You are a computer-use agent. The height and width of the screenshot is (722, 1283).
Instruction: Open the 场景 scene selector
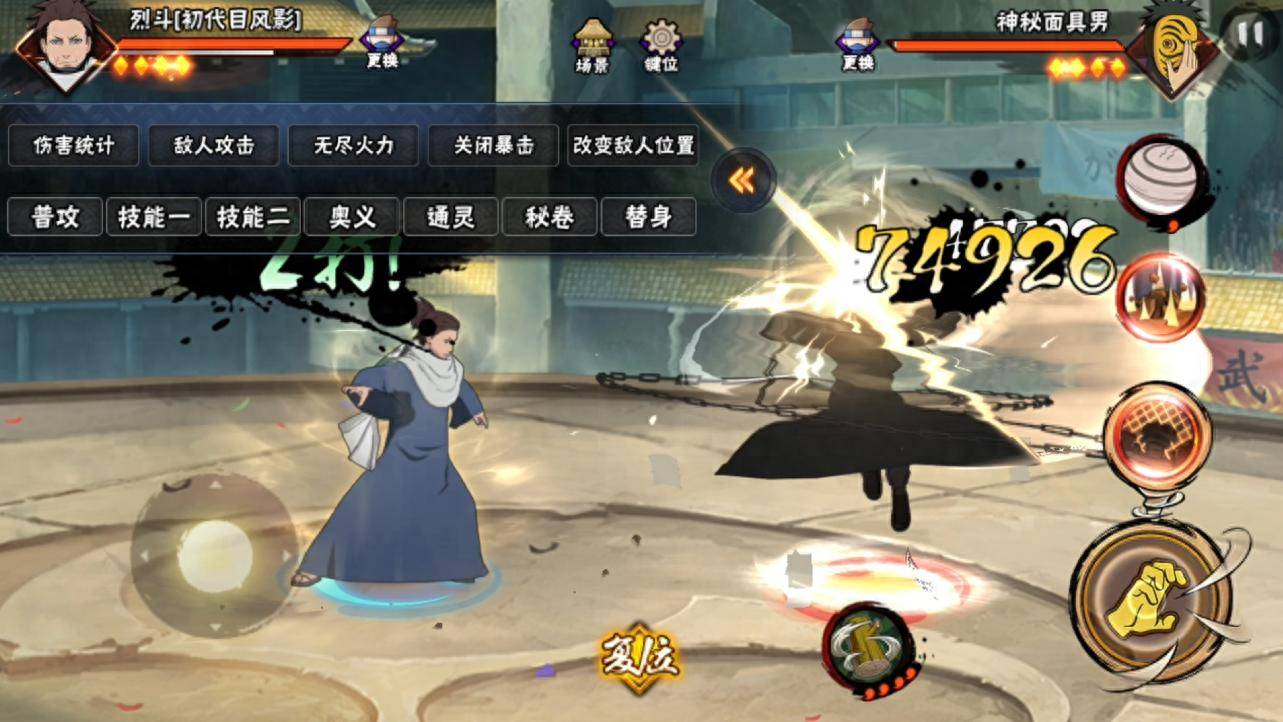coord(592,44)
